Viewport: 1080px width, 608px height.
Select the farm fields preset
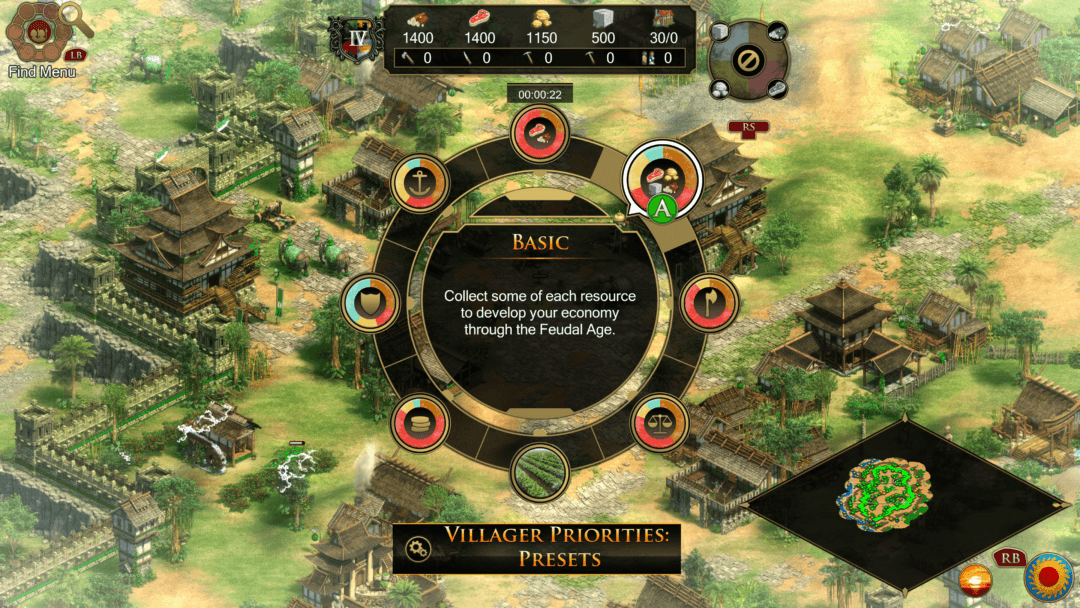(x=540, y=473)
